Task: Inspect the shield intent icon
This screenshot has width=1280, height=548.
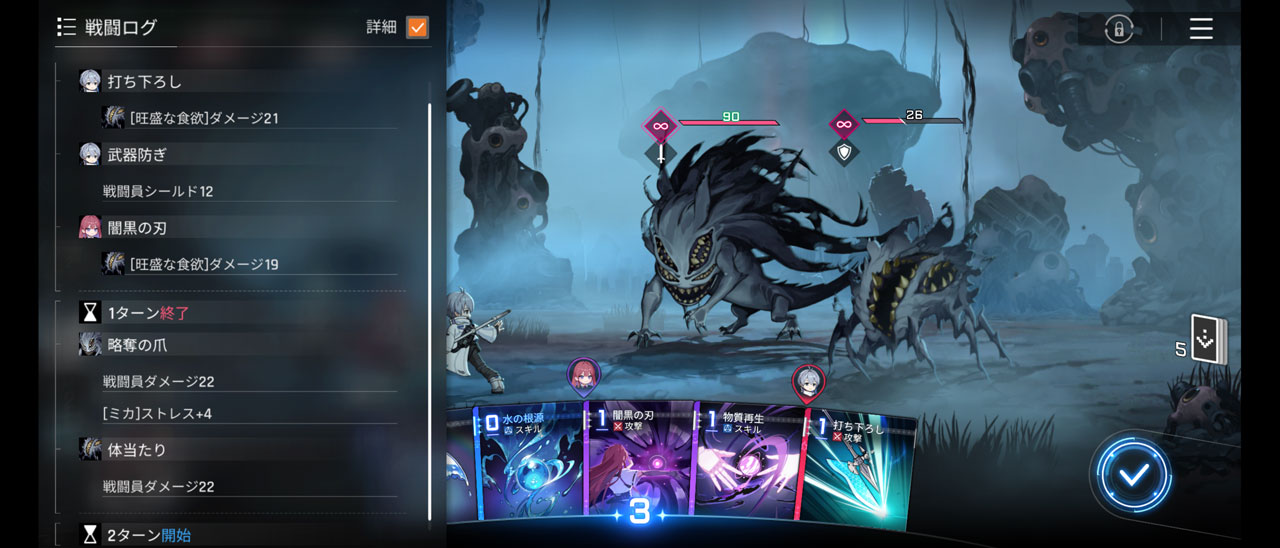Action: (845, 153)
